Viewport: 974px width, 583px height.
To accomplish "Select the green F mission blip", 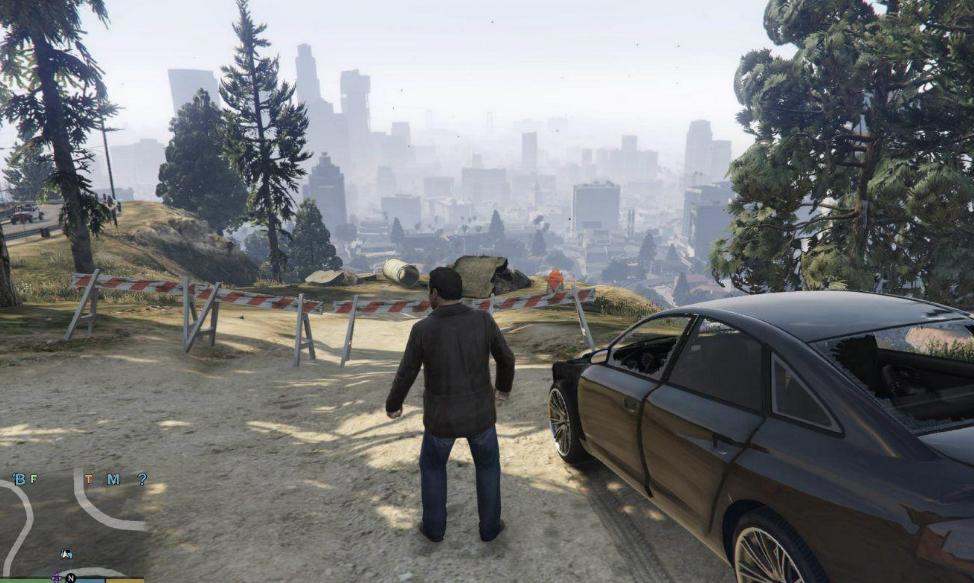I will (33, 479).
